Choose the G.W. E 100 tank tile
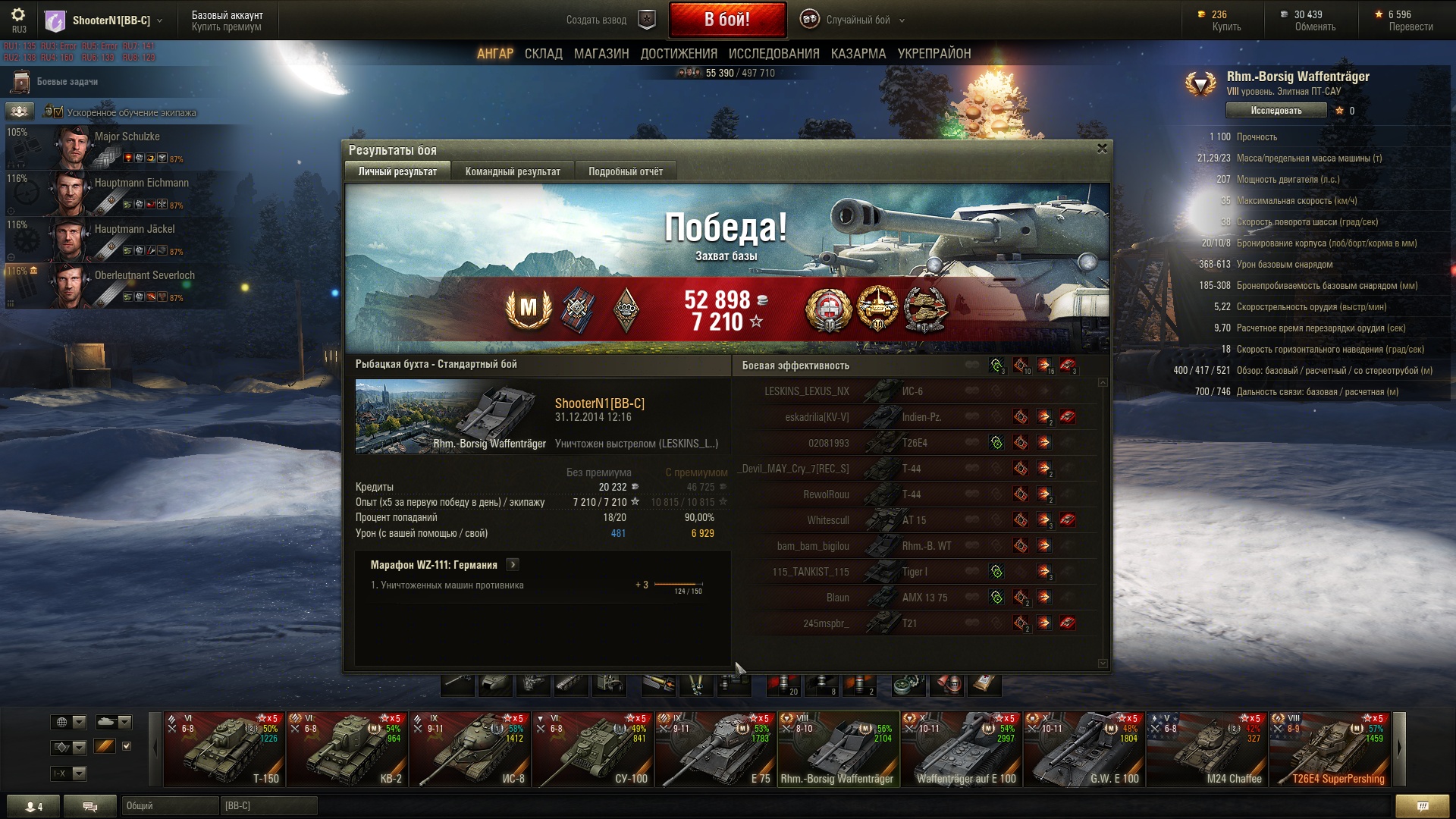 [1084, 749]
